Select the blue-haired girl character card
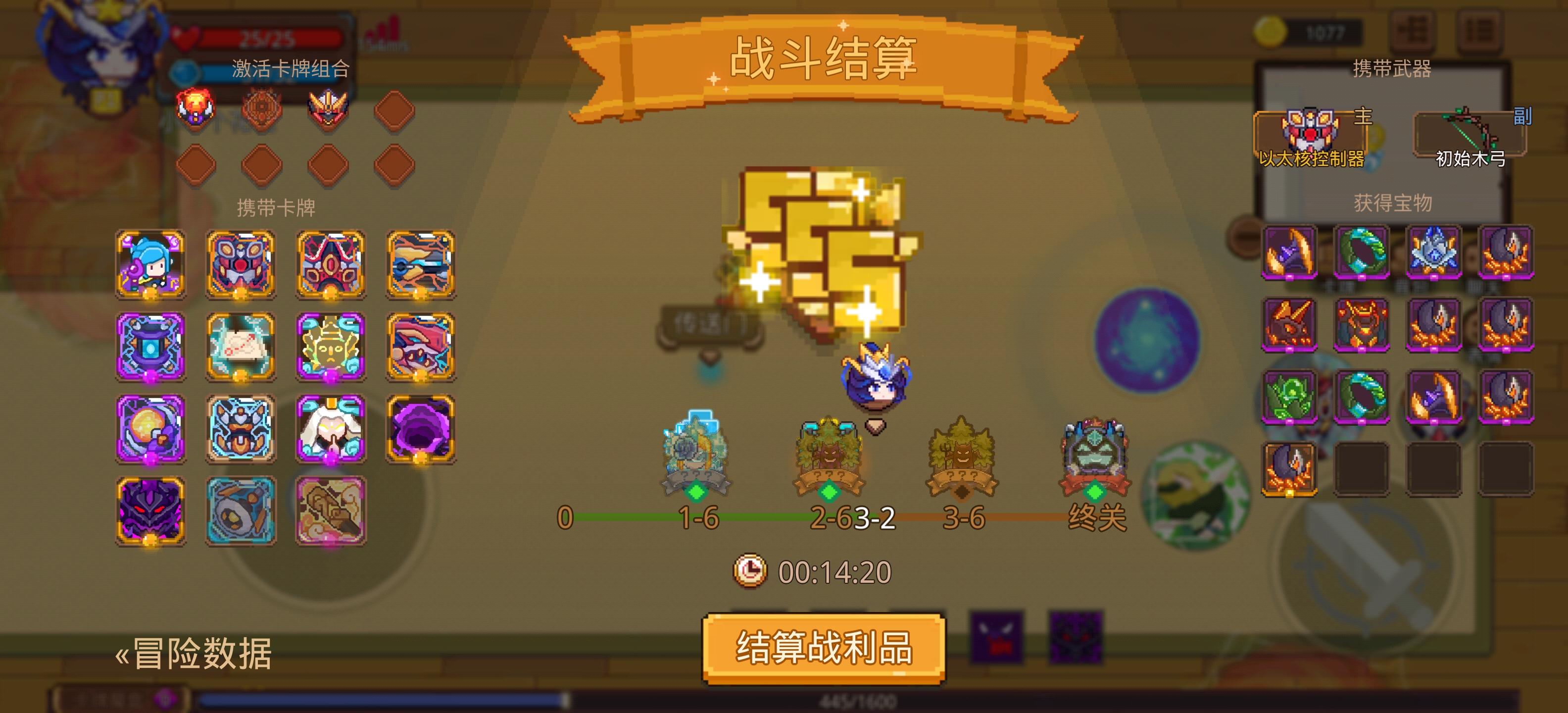The width and height of the screenshot is (1568, 713). point(150,263)
